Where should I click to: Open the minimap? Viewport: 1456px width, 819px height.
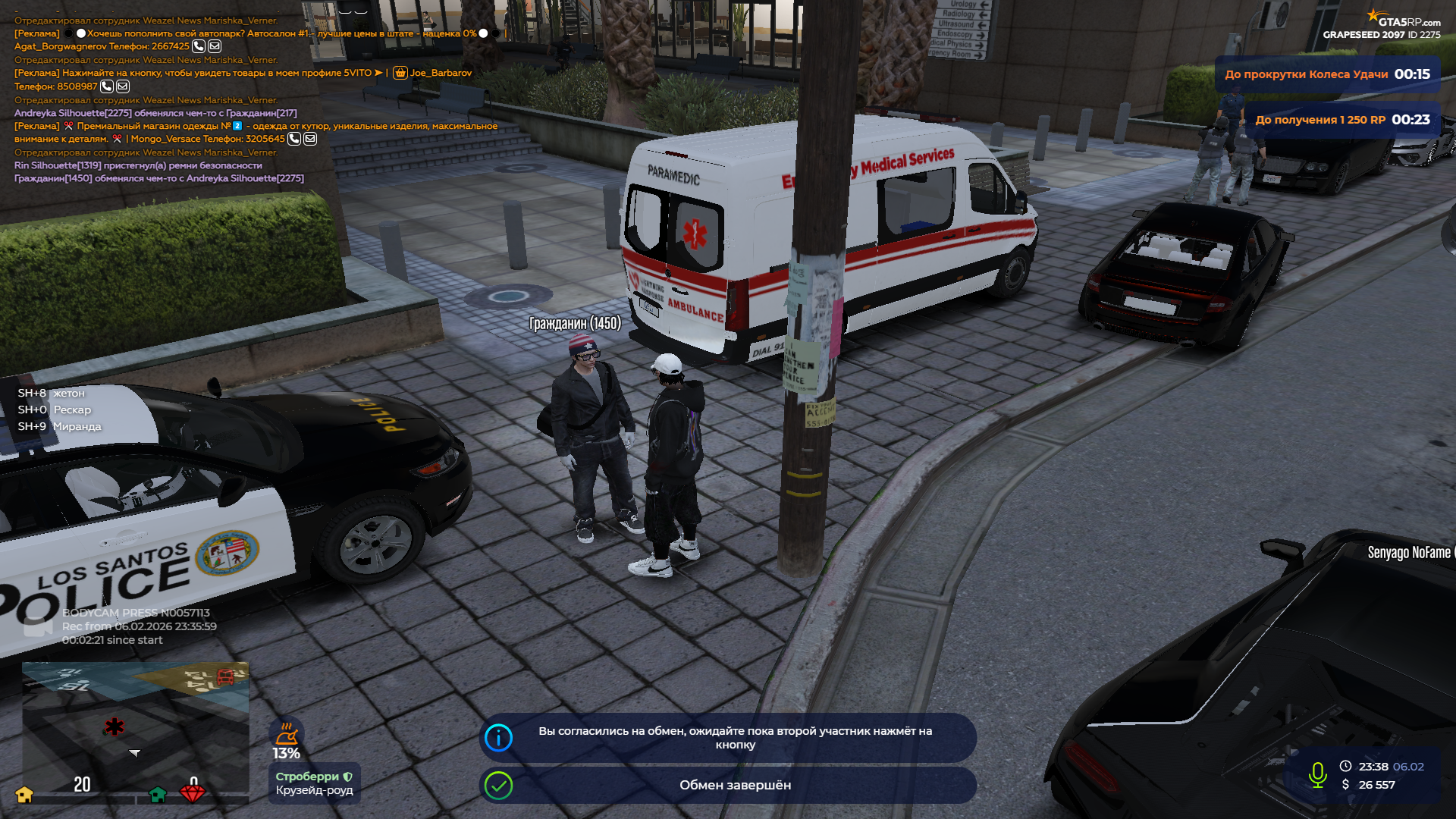pyautogui.click(x=135, y=726)
